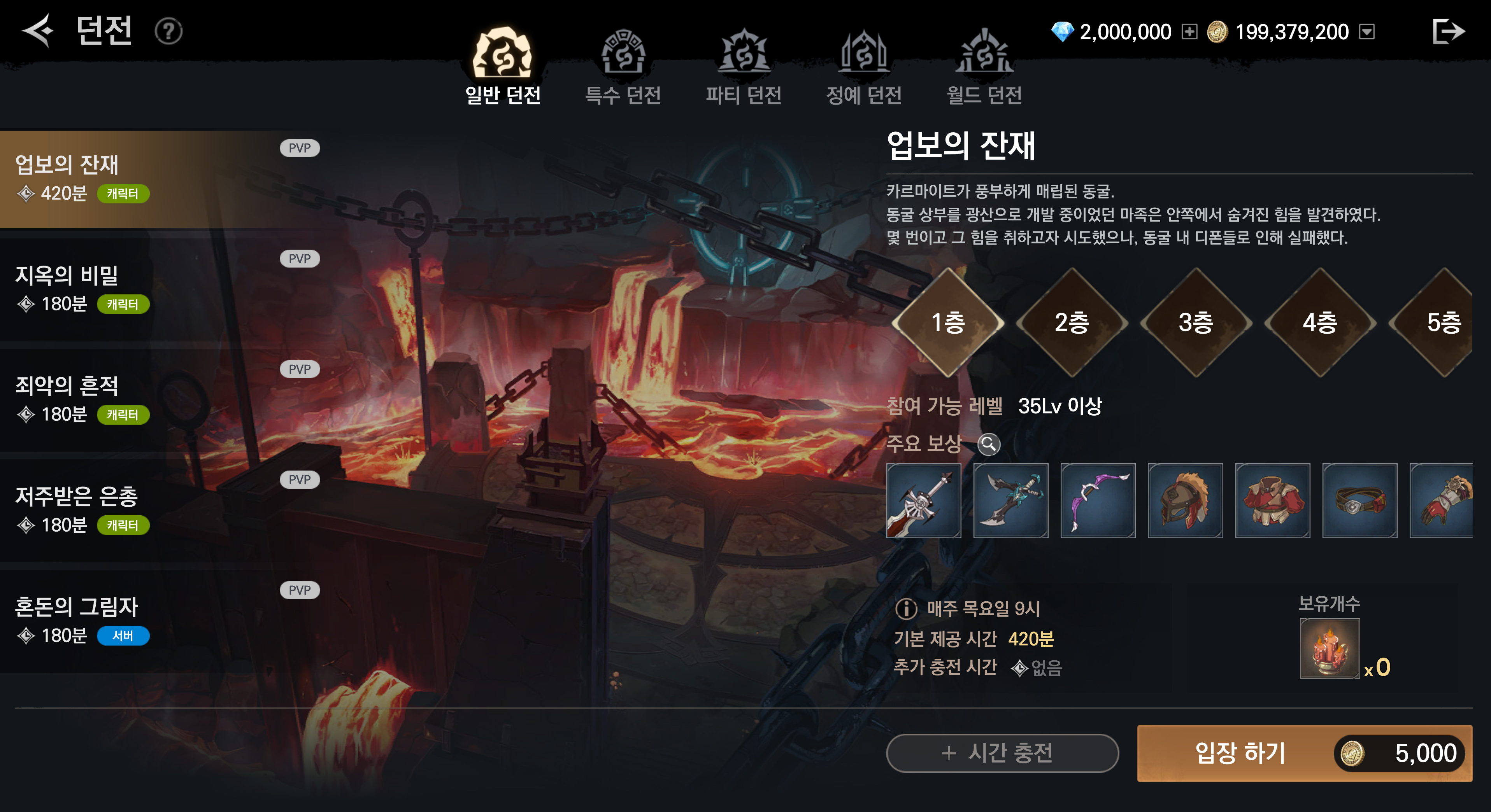Exit the dungeon screen via door icon
This screenshot has width=1491, height=812.
(1447, 31)
